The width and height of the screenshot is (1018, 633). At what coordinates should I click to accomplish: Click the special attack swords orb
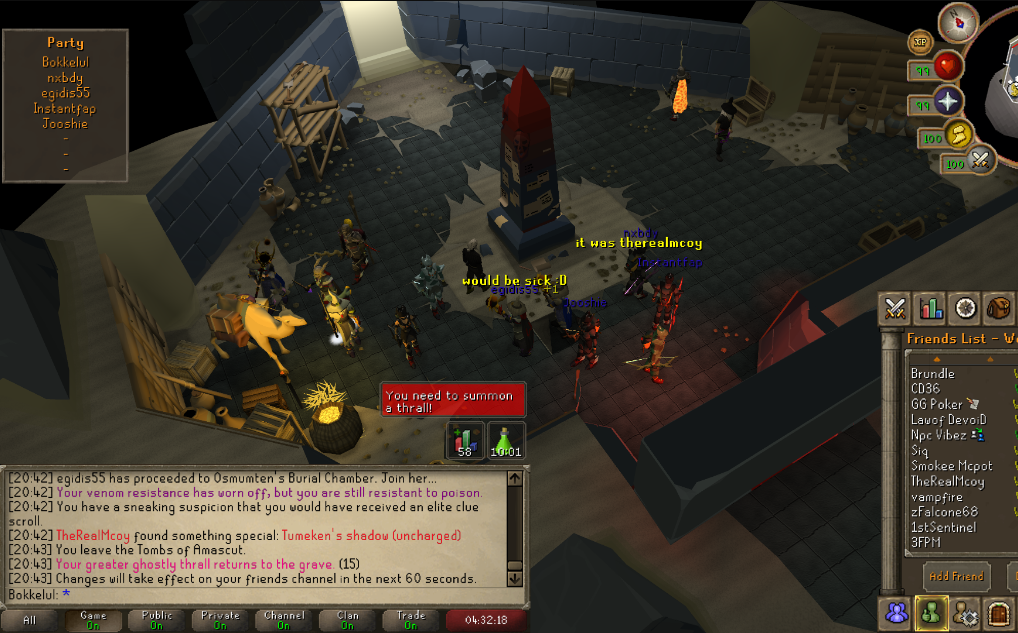coord(980,158)
